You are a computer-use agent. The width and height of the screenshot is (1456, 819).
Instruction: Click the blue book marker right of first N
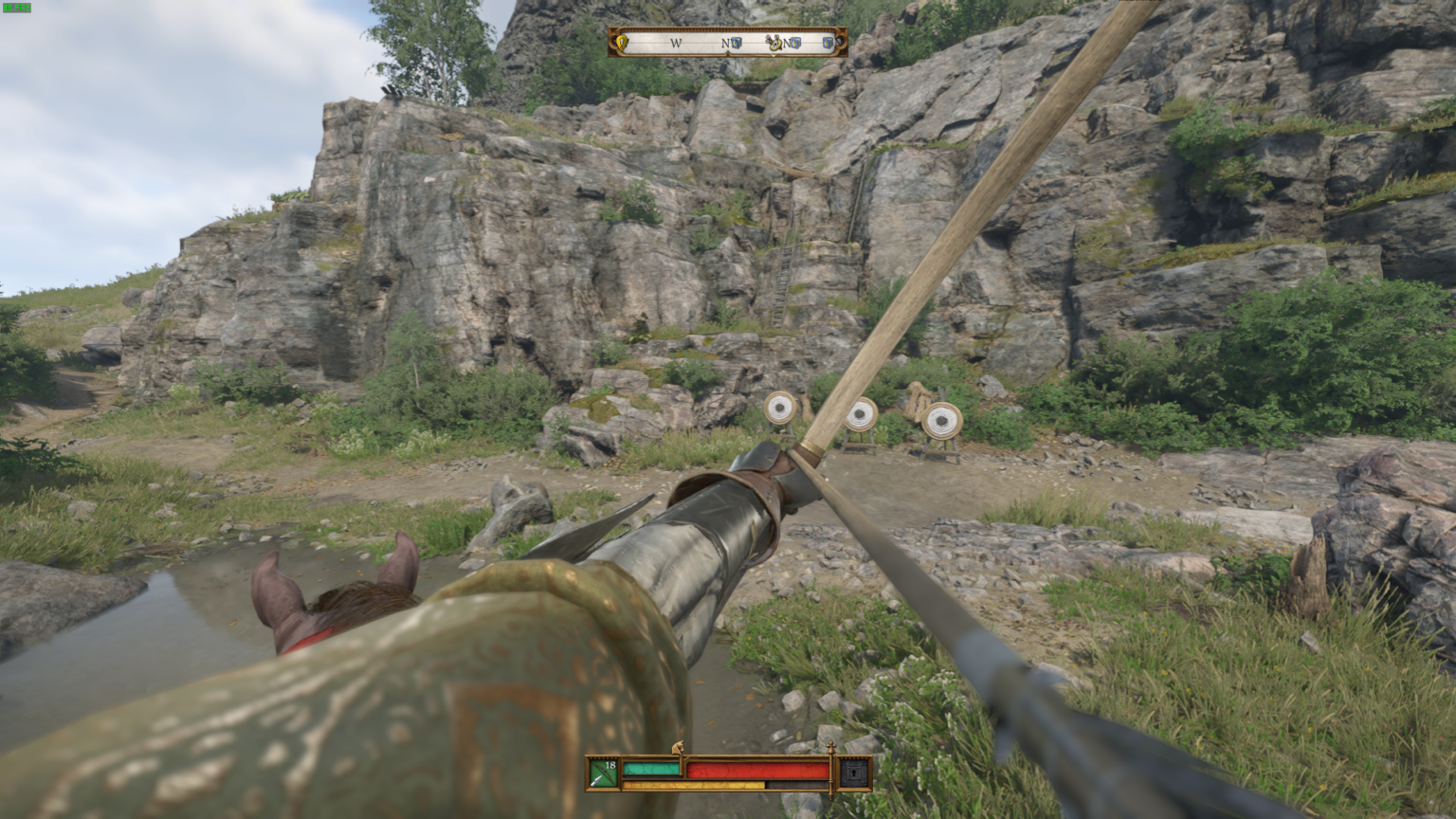(736, 43)
